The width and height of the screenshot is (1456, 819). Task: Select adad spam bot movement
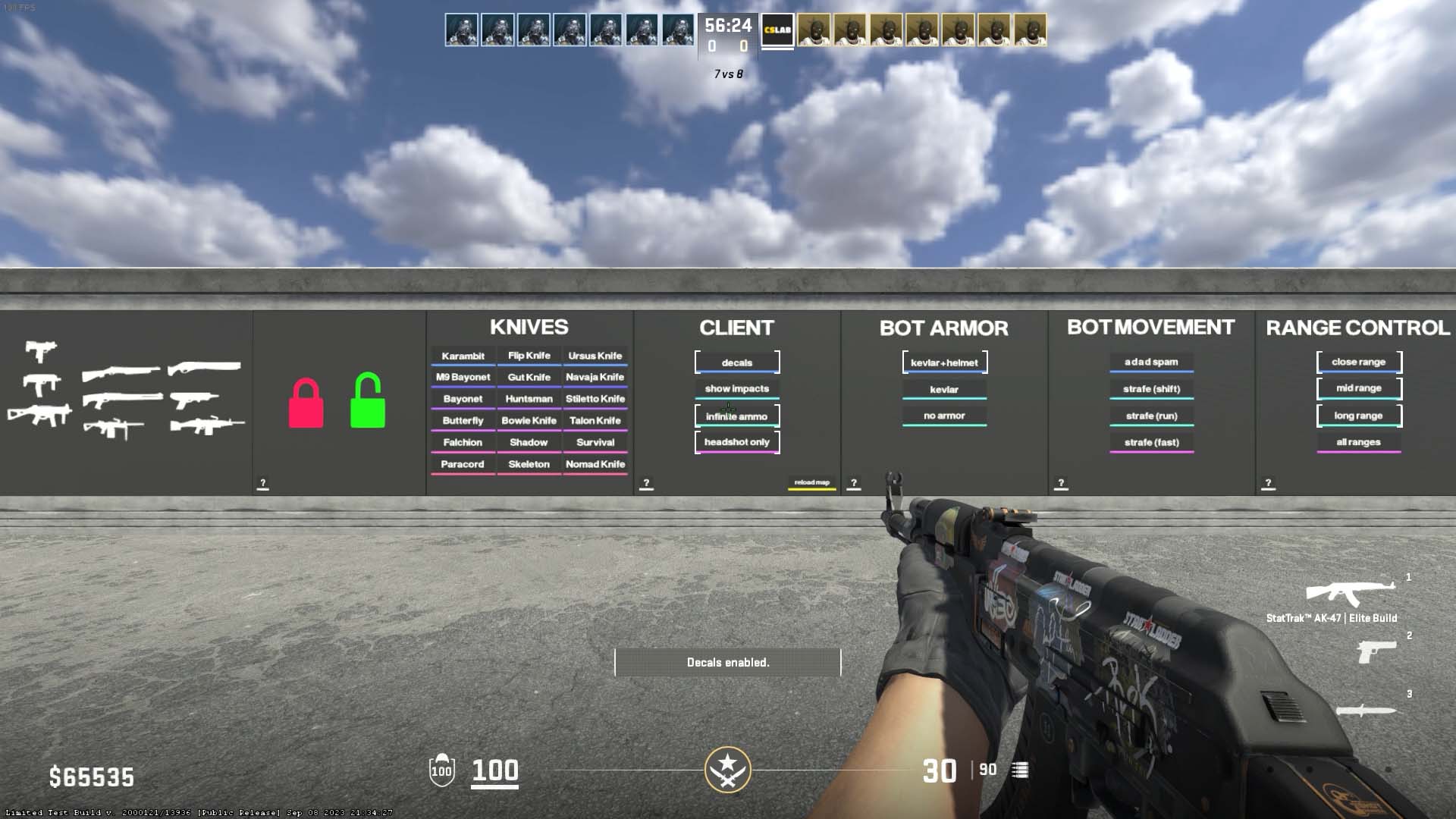tap(1151, 362)
